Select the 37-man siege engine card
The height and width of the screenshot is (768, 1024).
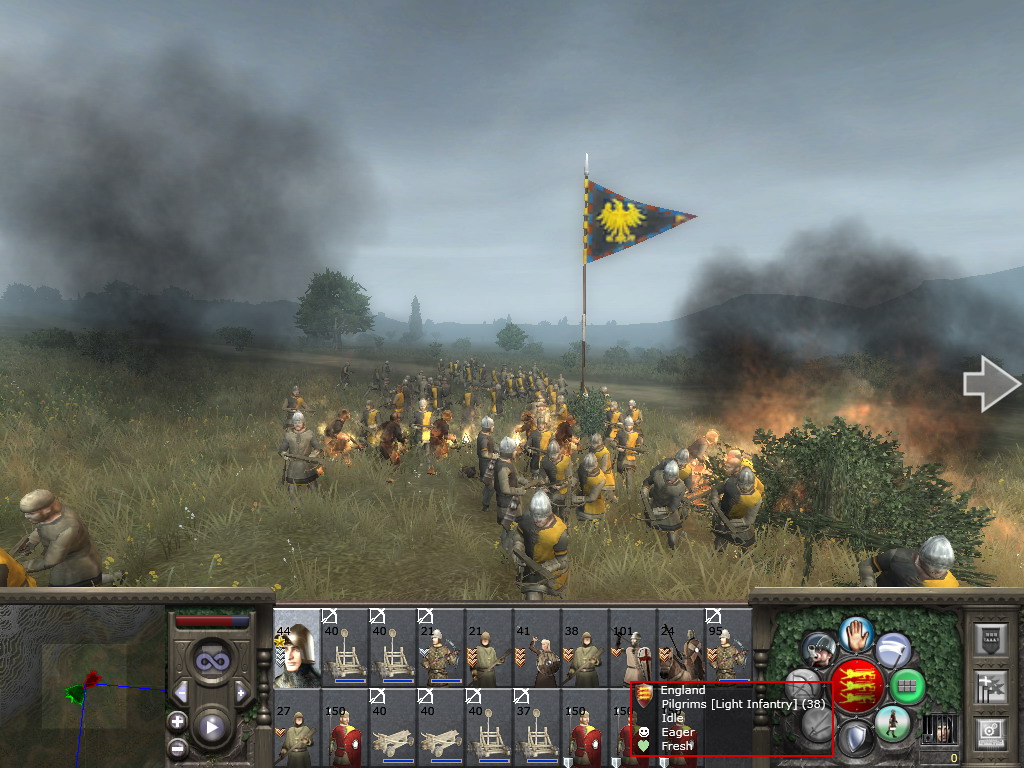[x=537, y=727]
